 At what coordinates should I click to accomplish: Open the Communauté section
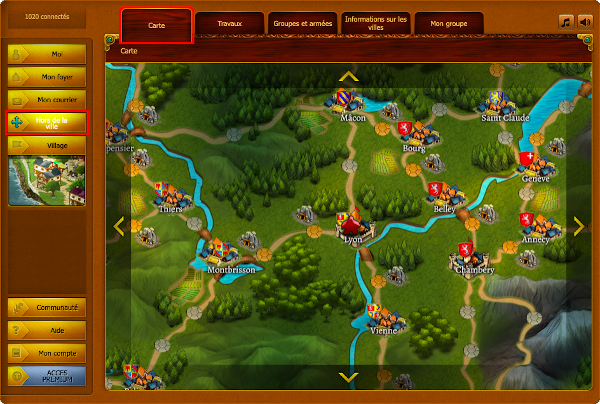[47, 308]
